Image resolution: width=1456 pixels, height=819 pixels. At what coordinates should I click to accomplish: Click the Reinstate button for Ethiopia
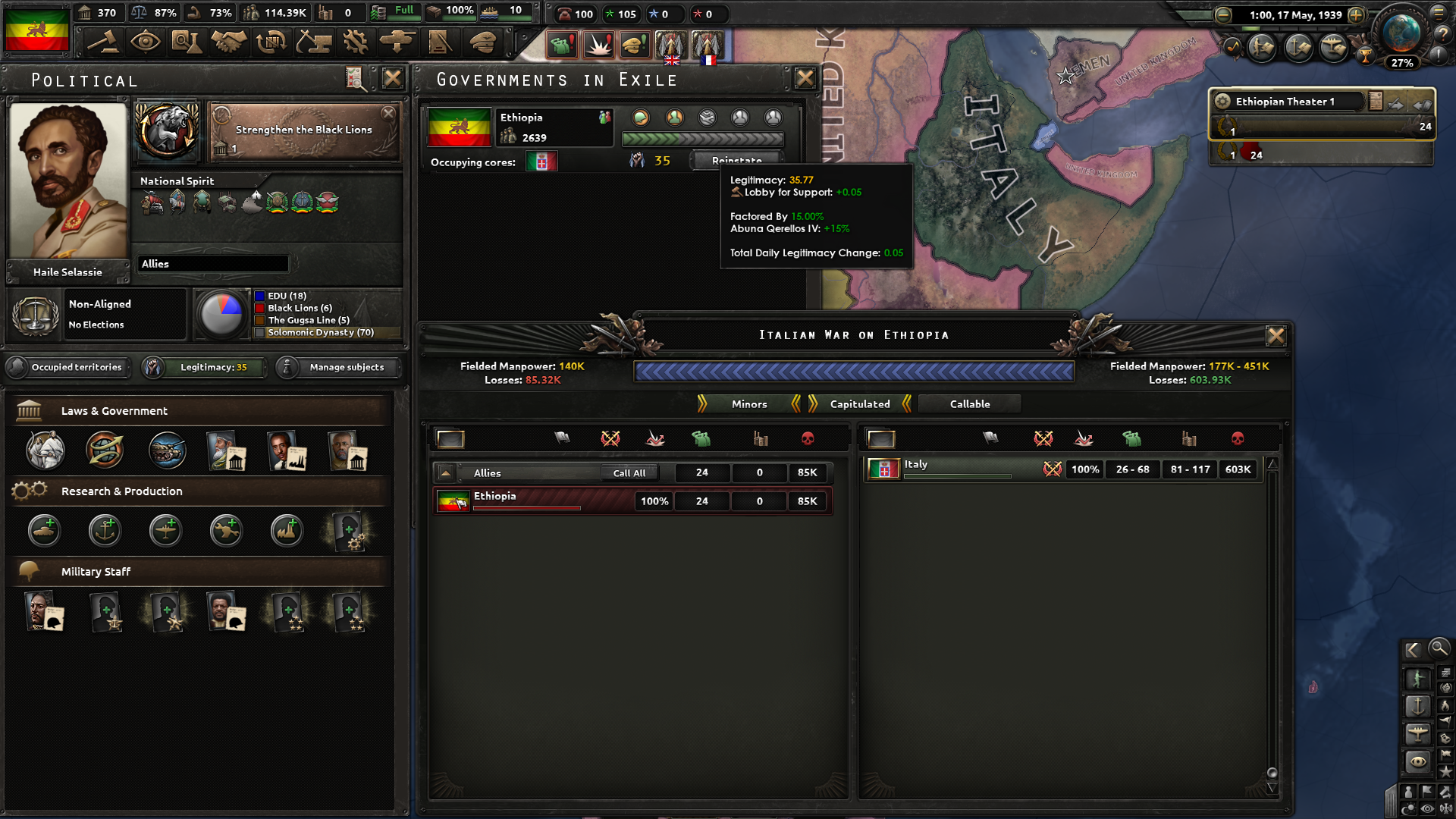pyautogui.click(x=735, y=161)
